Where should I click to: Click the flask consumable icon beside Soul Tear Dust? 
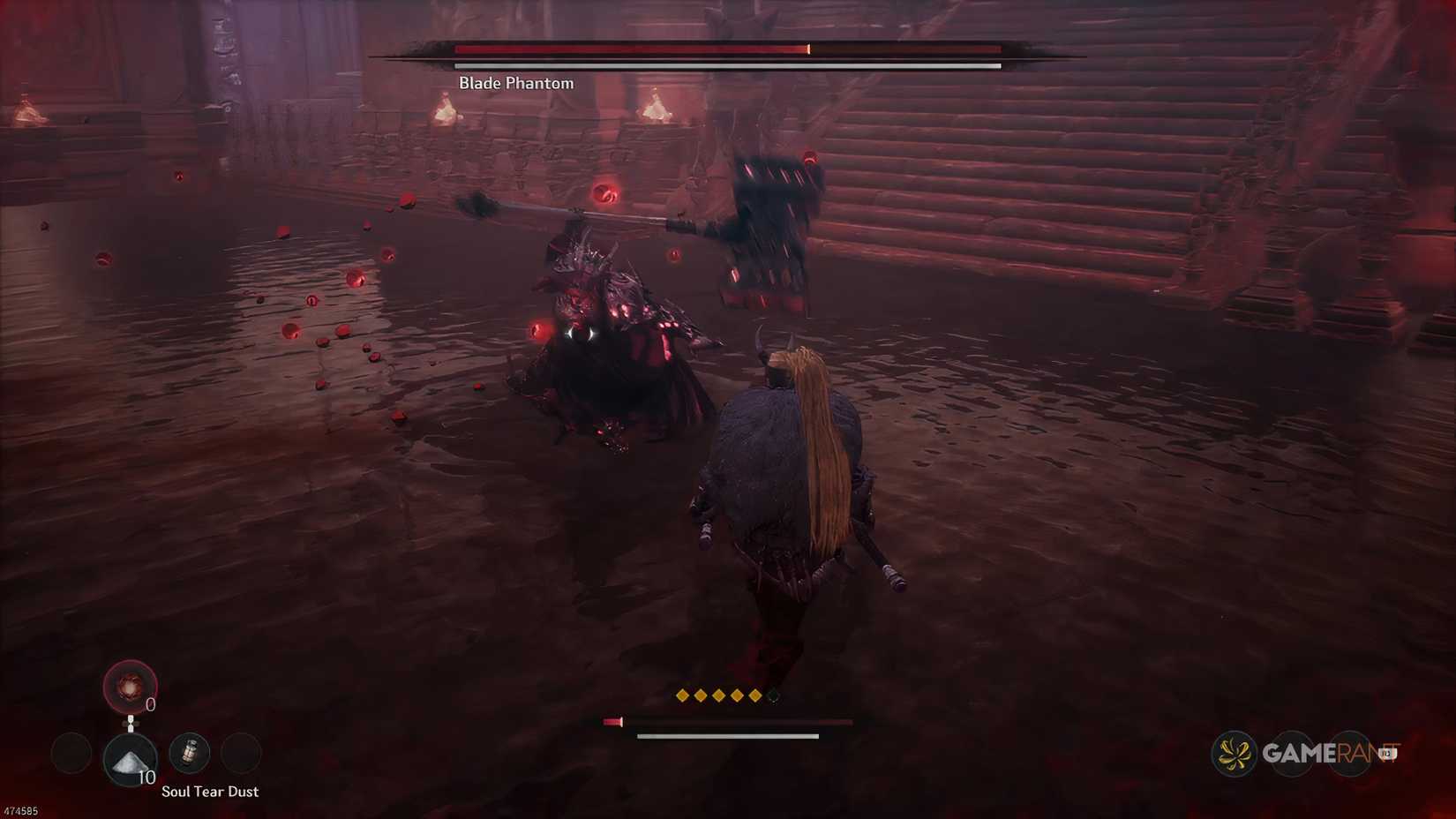point(190,753)
